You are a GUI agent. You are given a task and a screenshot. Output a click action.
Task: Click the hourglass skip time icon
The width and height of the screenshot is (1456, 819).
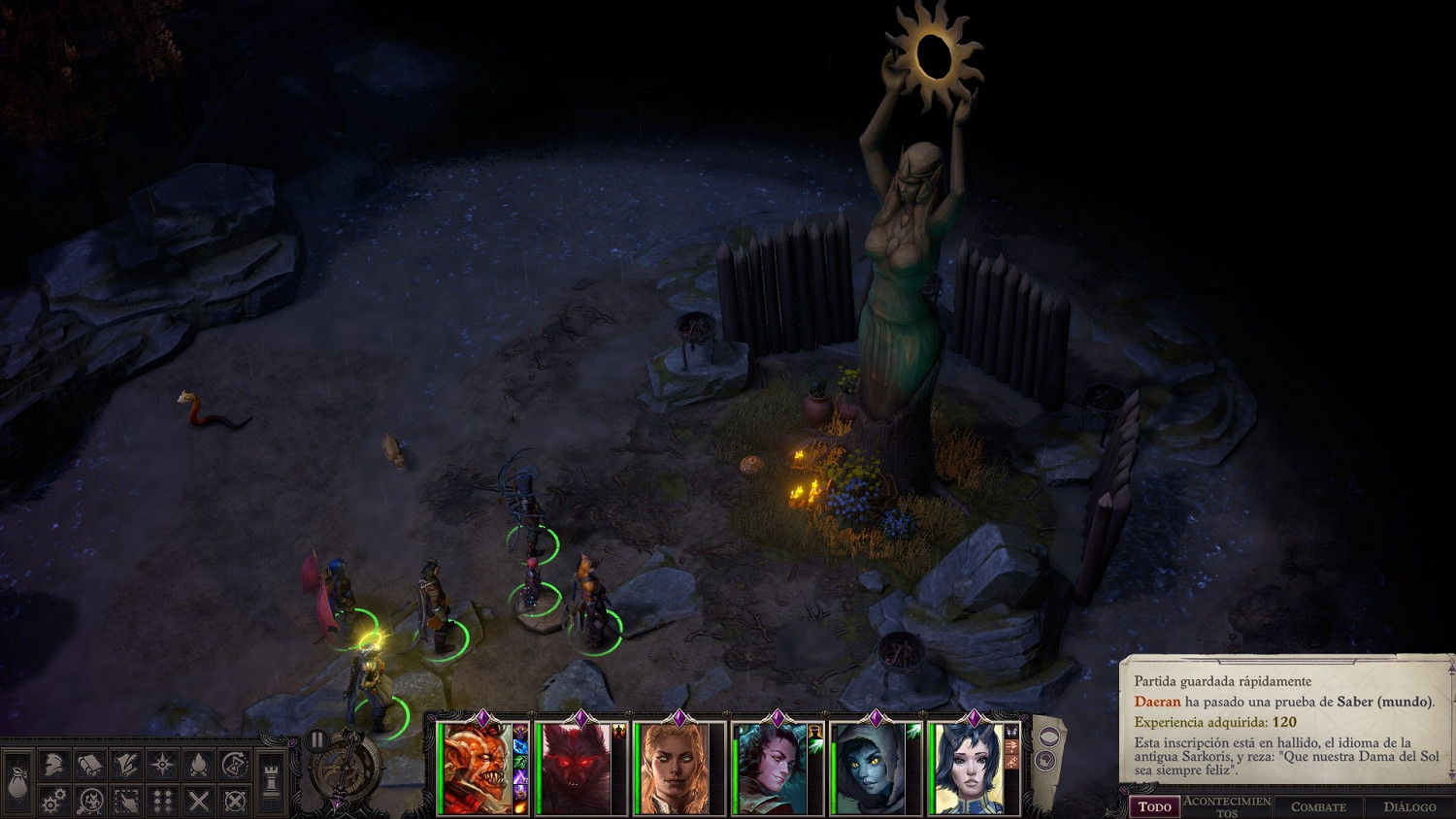234,765
